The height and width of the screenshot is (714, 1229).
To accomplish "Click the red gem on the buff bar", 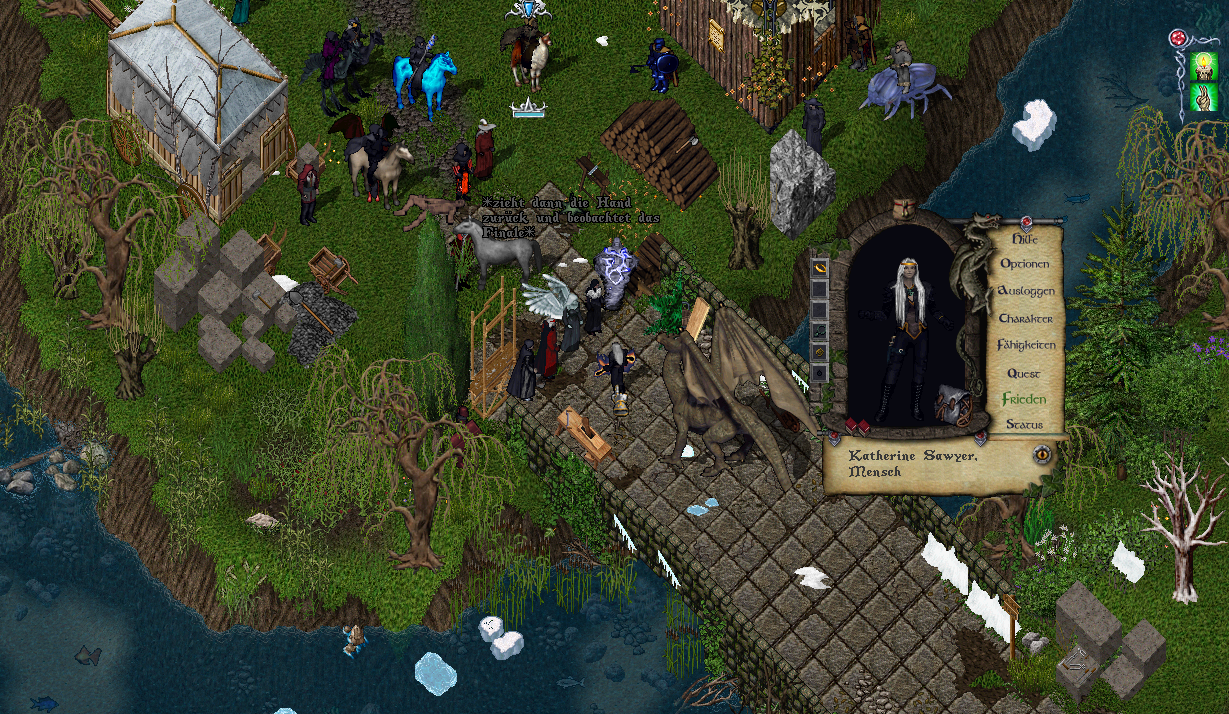I will pyautogui.click(x=1178, y=40).
